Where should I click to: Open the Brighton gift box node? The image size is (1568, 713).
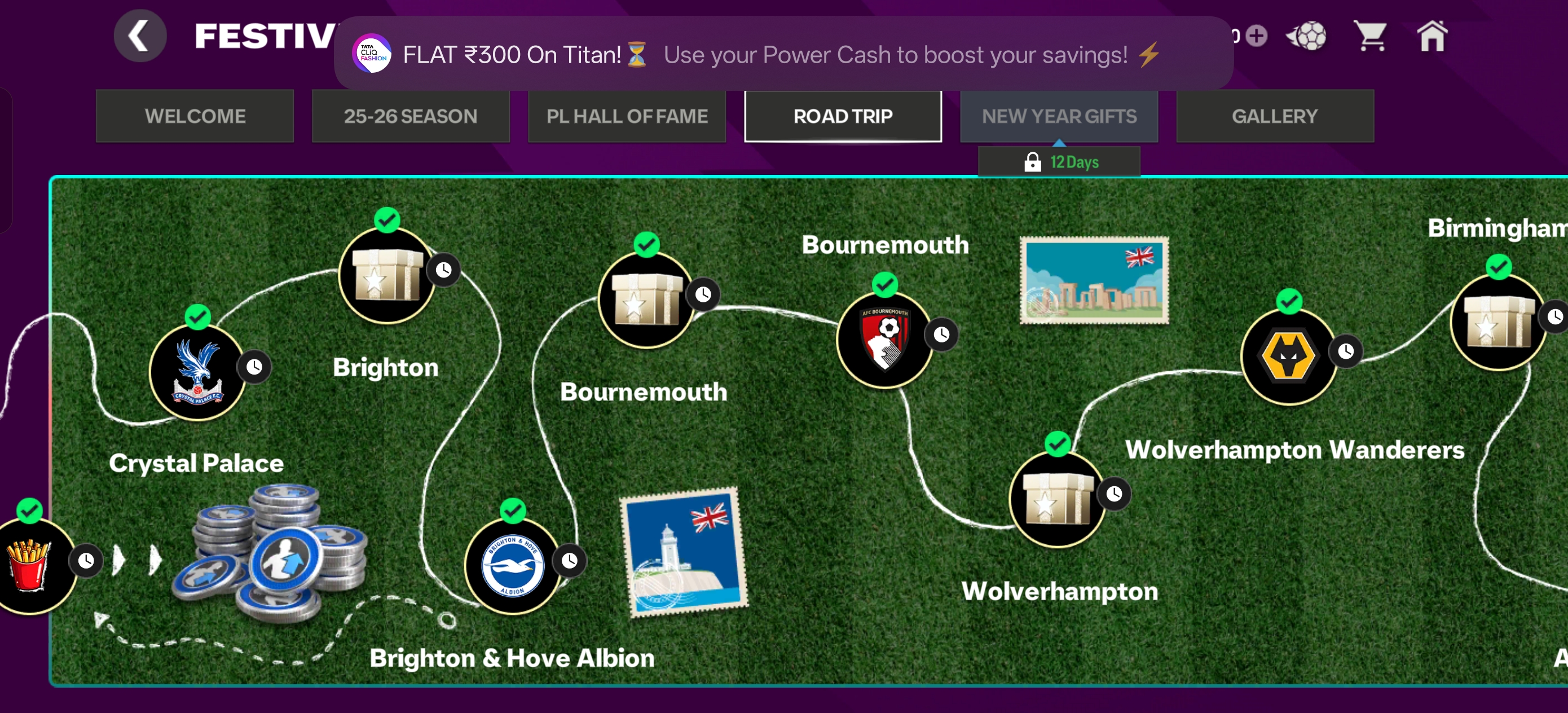coord(387,276)
